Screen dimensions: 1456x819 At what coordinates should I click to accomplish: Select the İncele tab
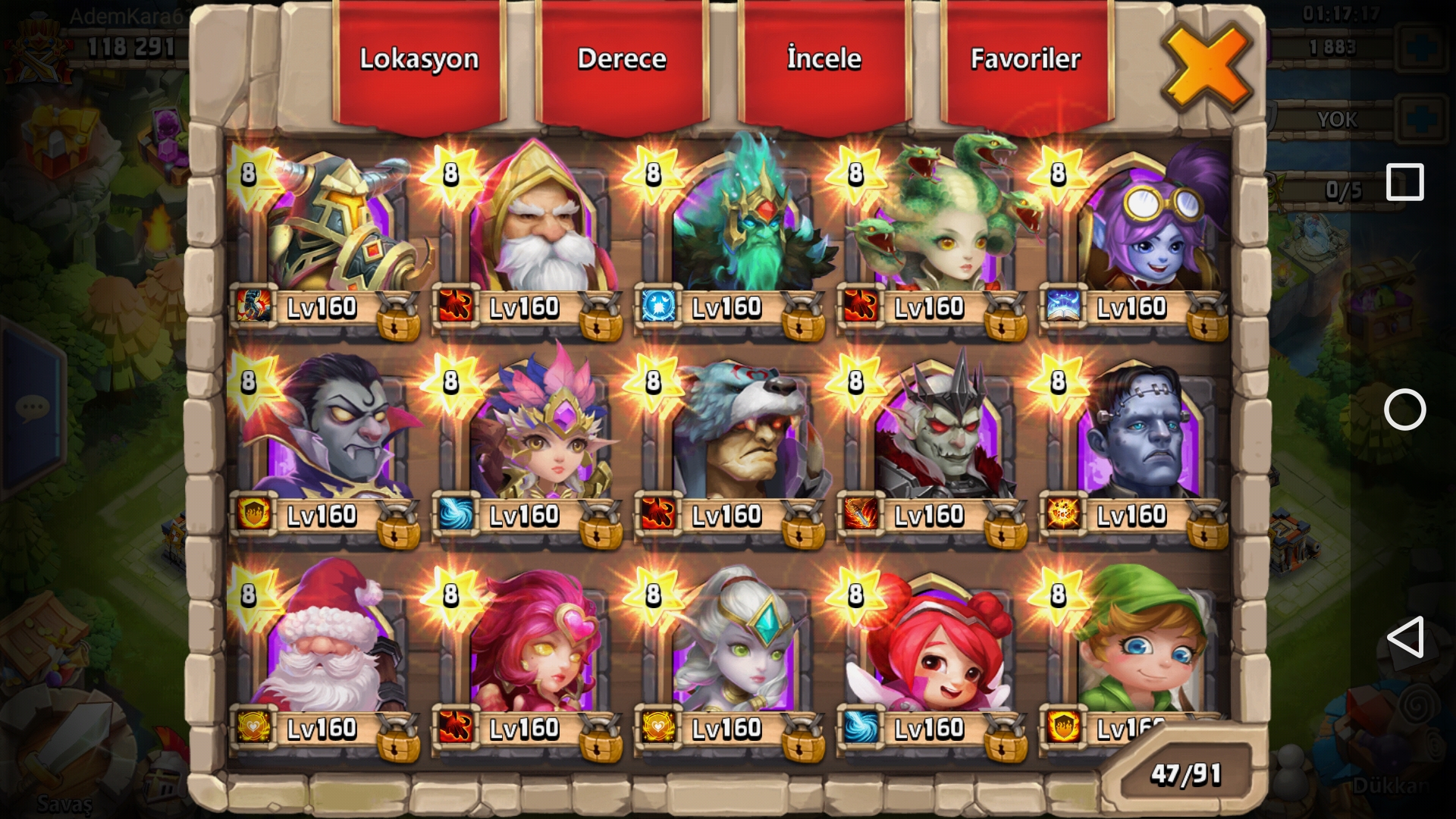824,61
